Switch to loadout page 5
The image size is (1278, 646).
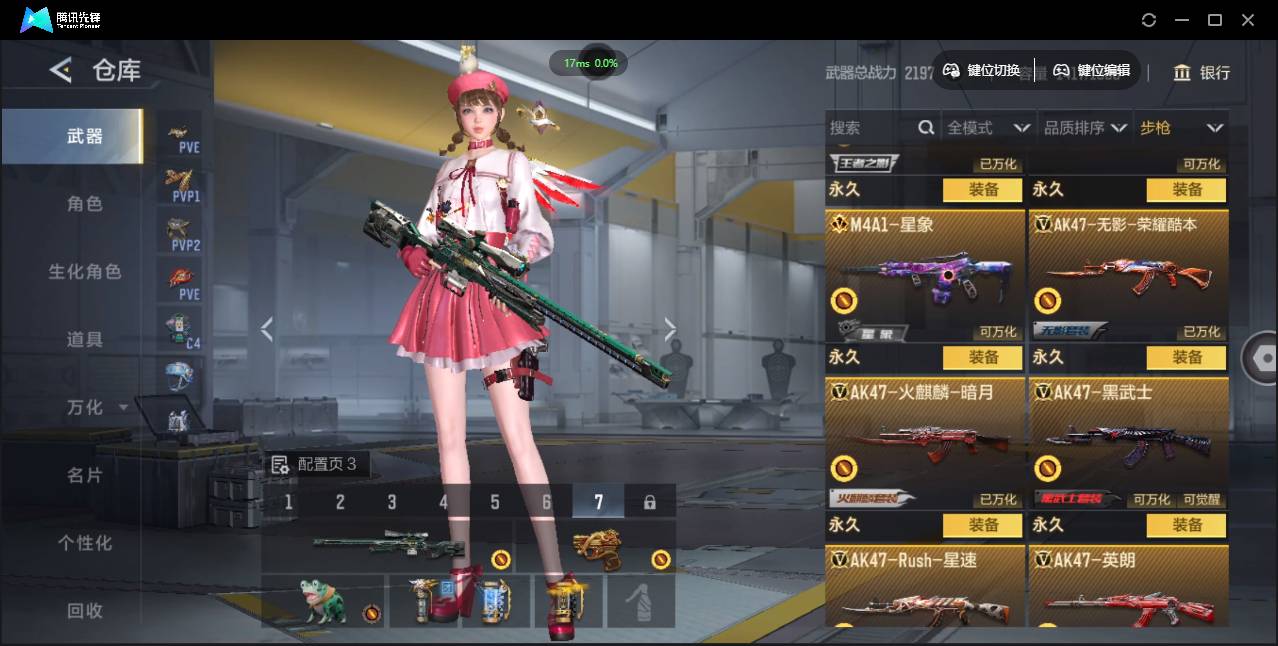tap(495, 502)
